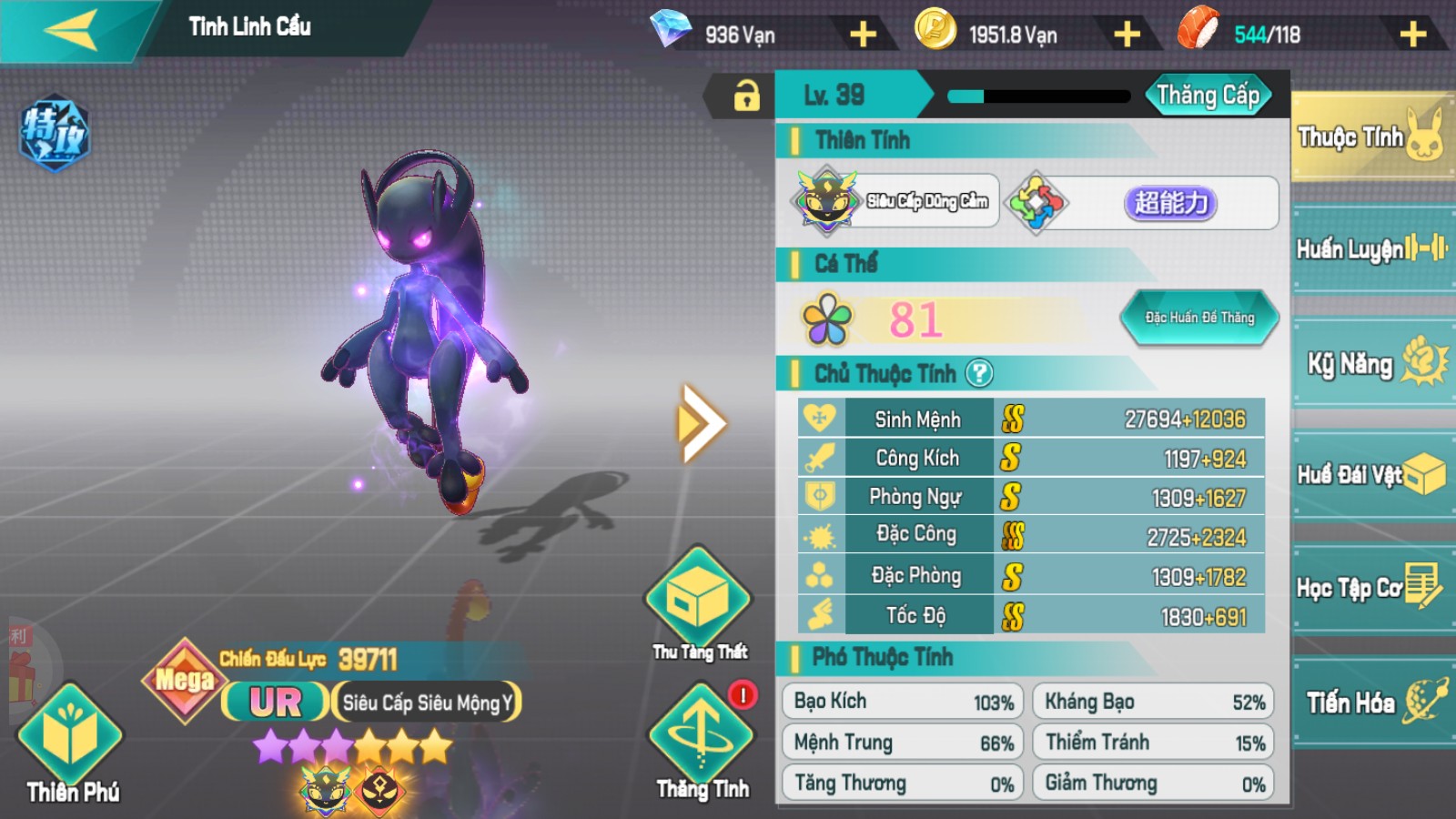Image resolution: width=1456 pixels, height=819 pixels.
Task: Toggle the yellow padlock lock icon
Action: 746,95
